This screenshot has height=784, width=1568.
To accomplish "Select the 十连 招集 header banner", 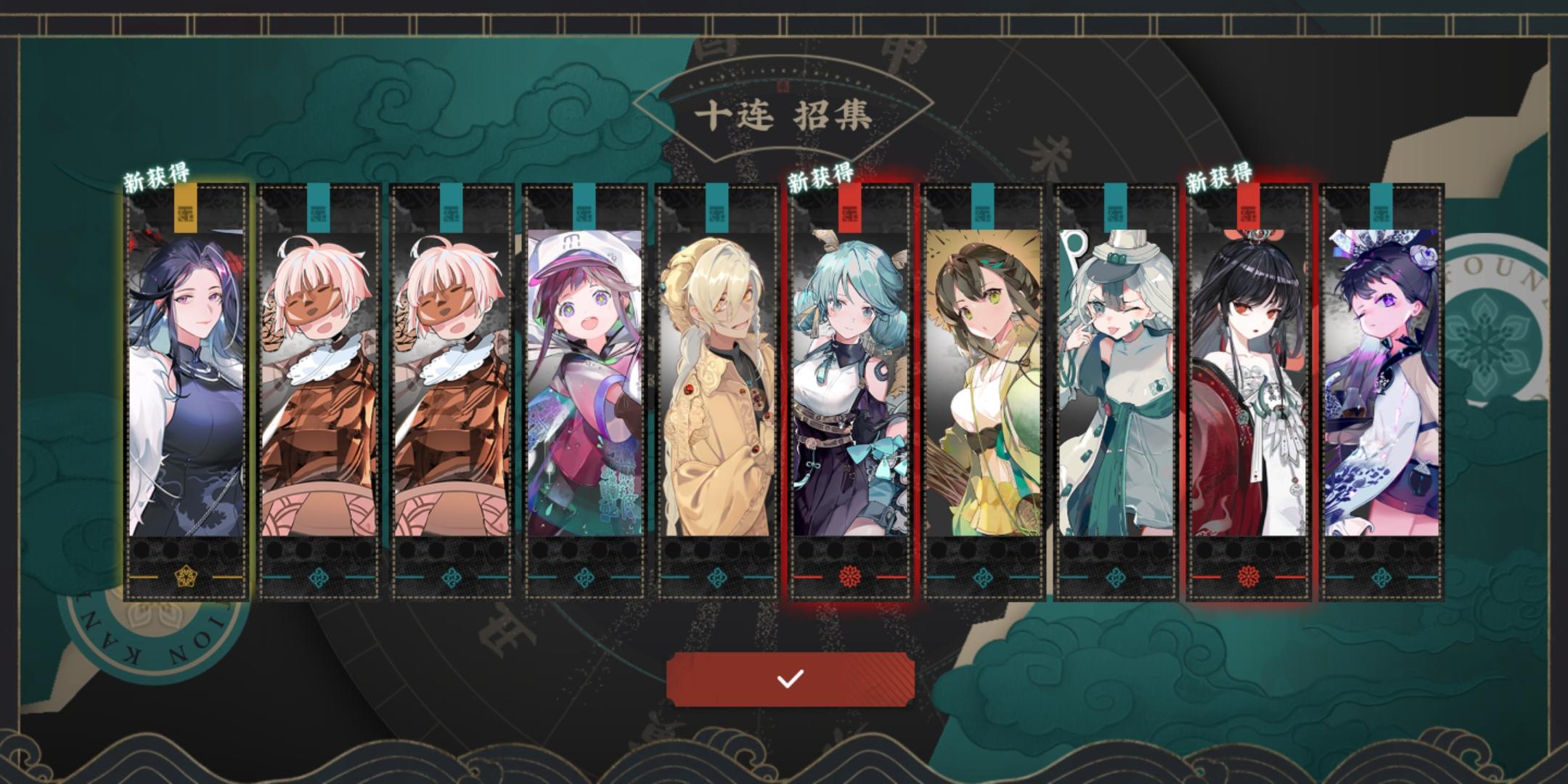I will (784, 116).
